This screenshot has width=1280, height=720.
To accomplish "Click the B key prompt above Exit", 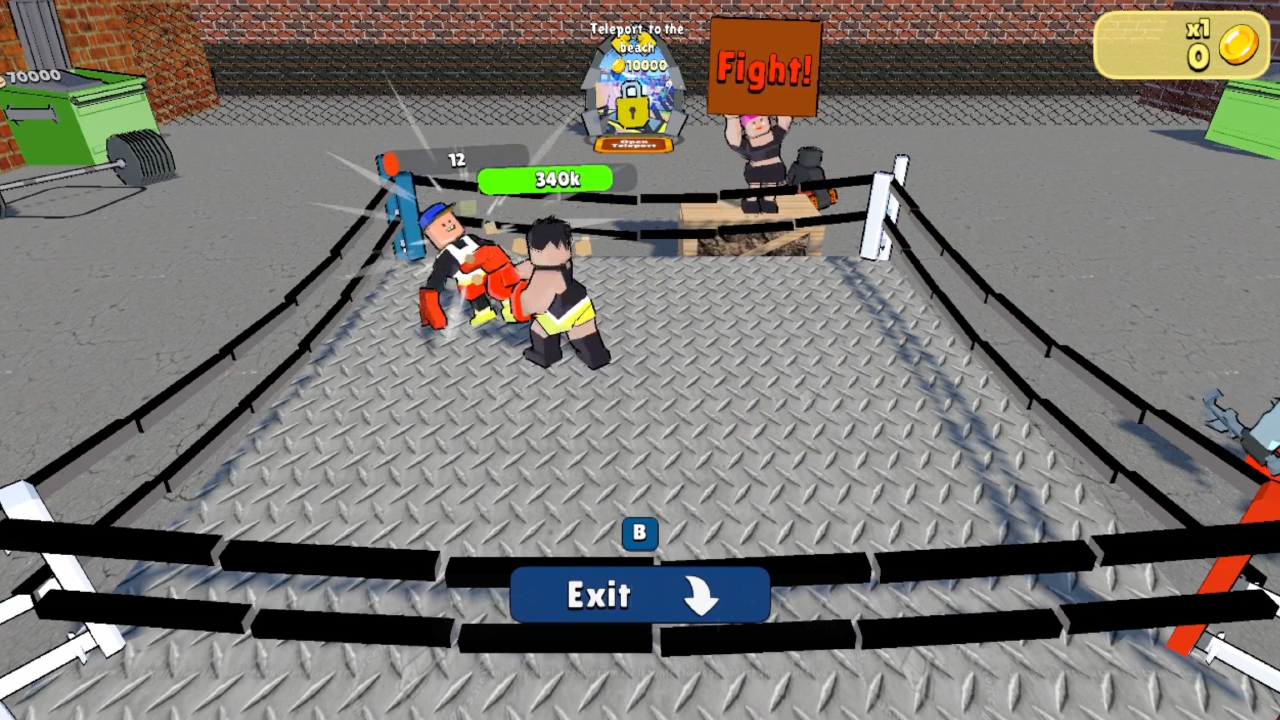I will [x=639, y=533].
